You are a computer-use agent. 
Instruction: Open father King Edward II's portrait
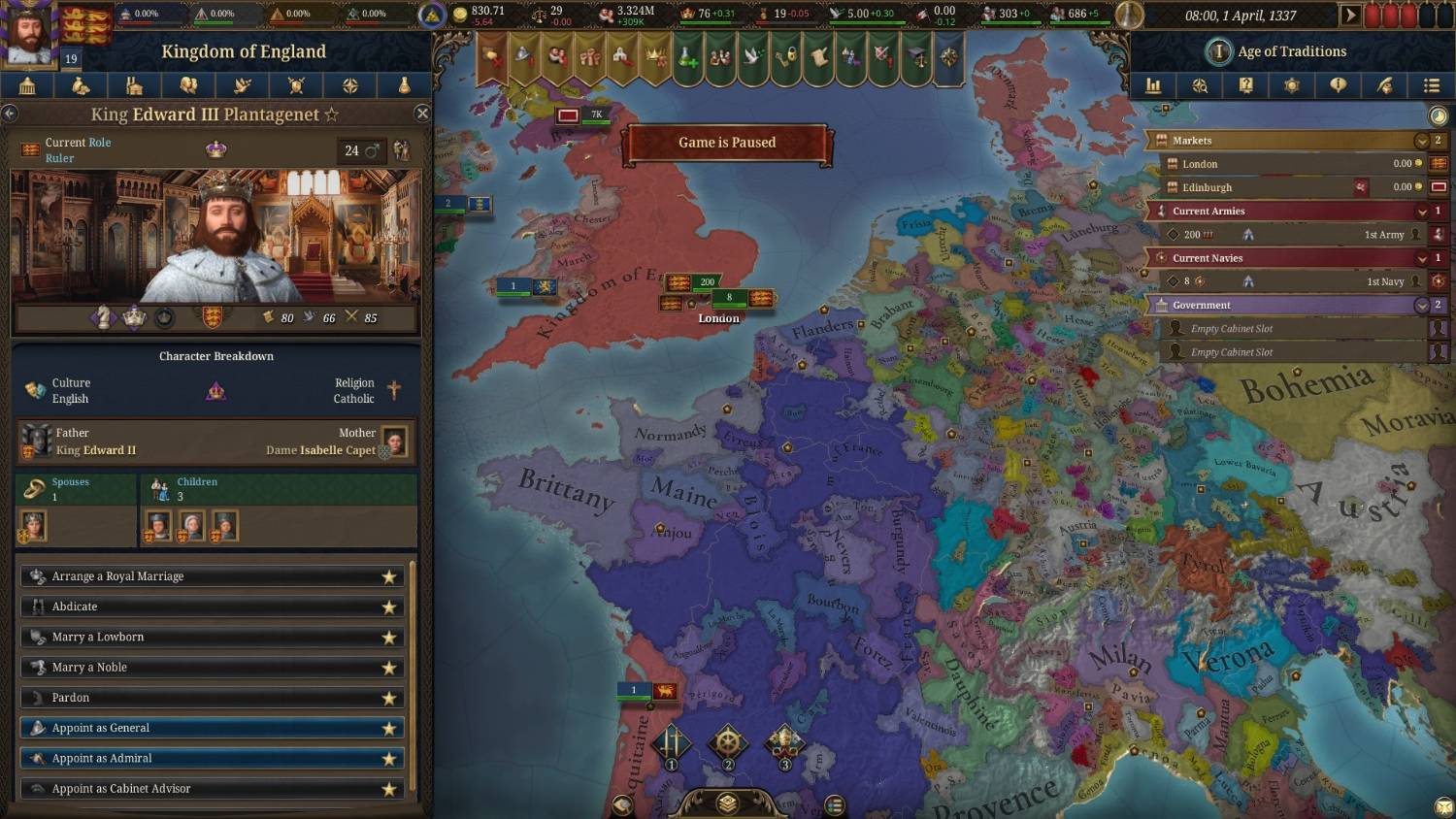point(37,442)
